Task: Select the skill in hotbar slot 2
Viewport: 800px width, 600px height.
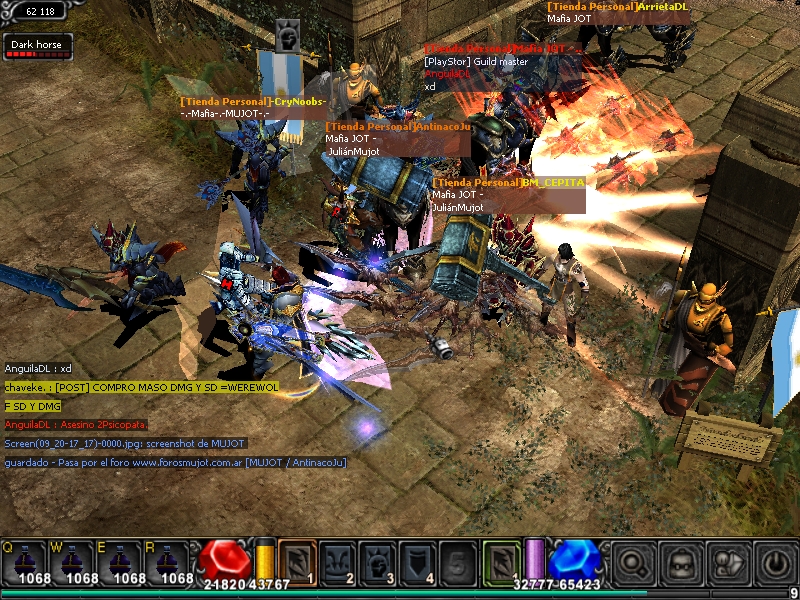Action: coord(338,561)
